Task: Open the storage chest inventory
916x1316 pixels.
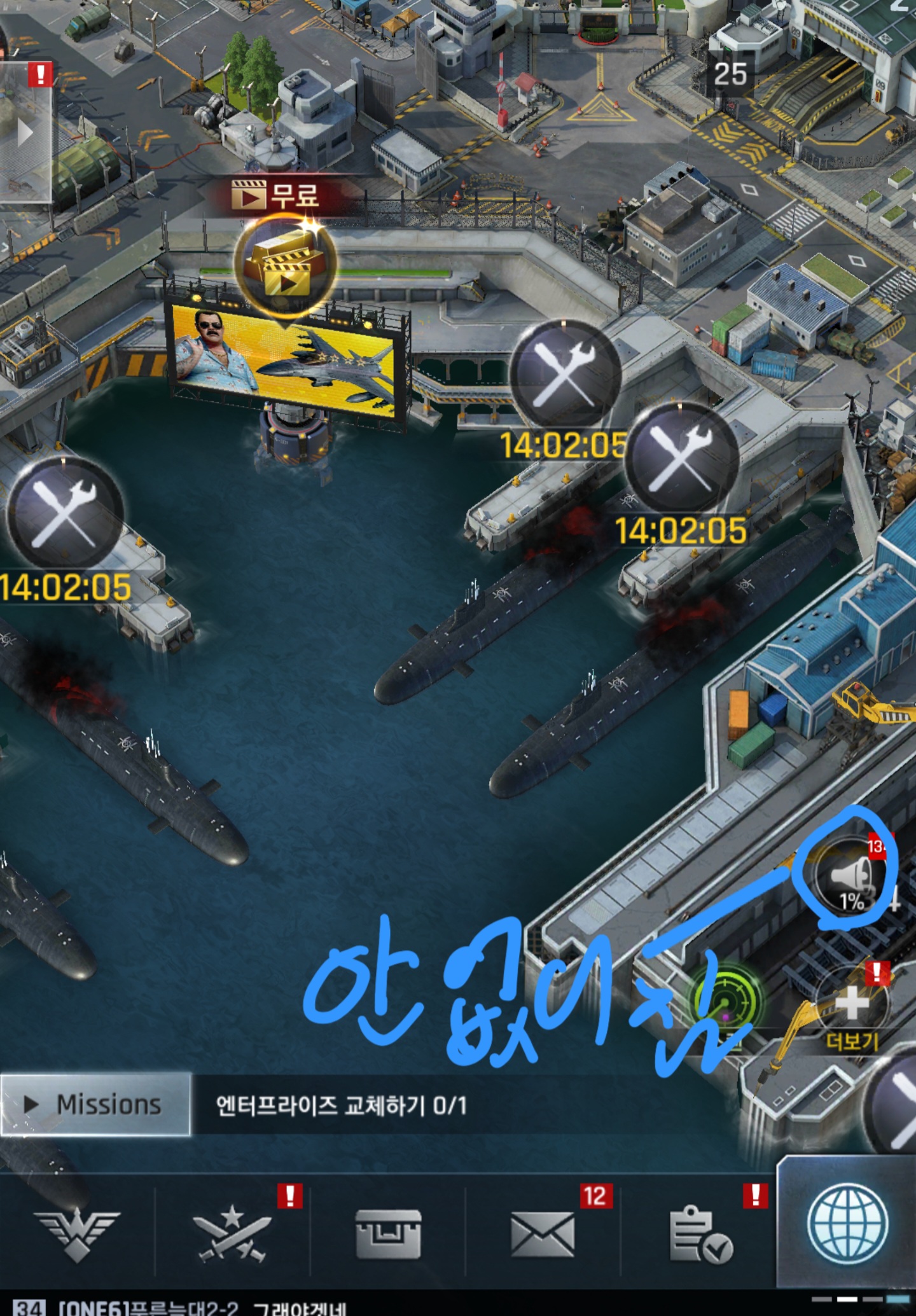Action: pyautogui.click(x=387, y=1233)
